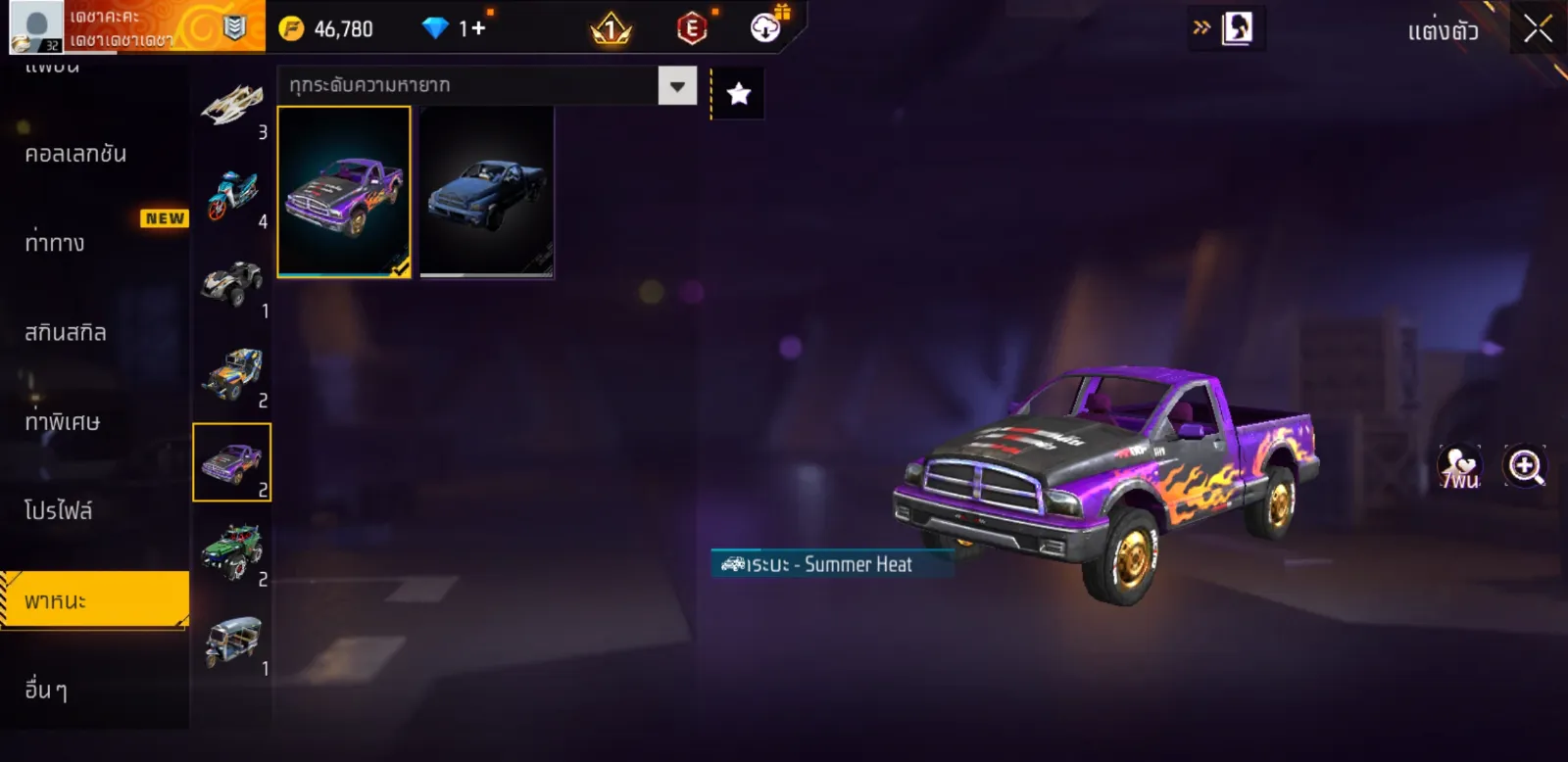Viewport: 1568px width, 762px height.
Task: Open the rarity filter dropdown
Action: [x=677, y=86]
